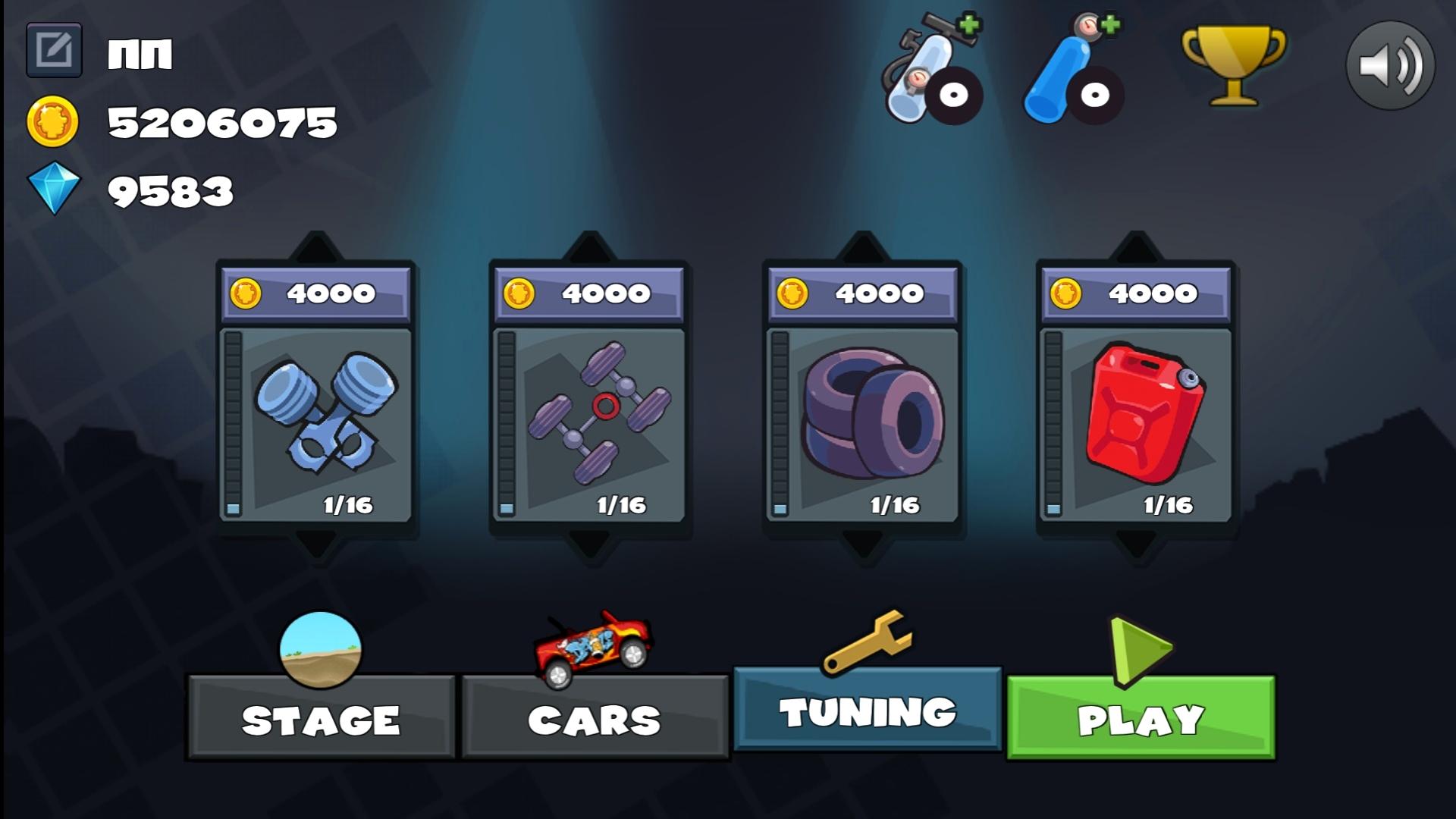The width and height of the screenshot is (1456, 819).
Task: Expand the engine card with the up arrow
Action: [315, 244]
